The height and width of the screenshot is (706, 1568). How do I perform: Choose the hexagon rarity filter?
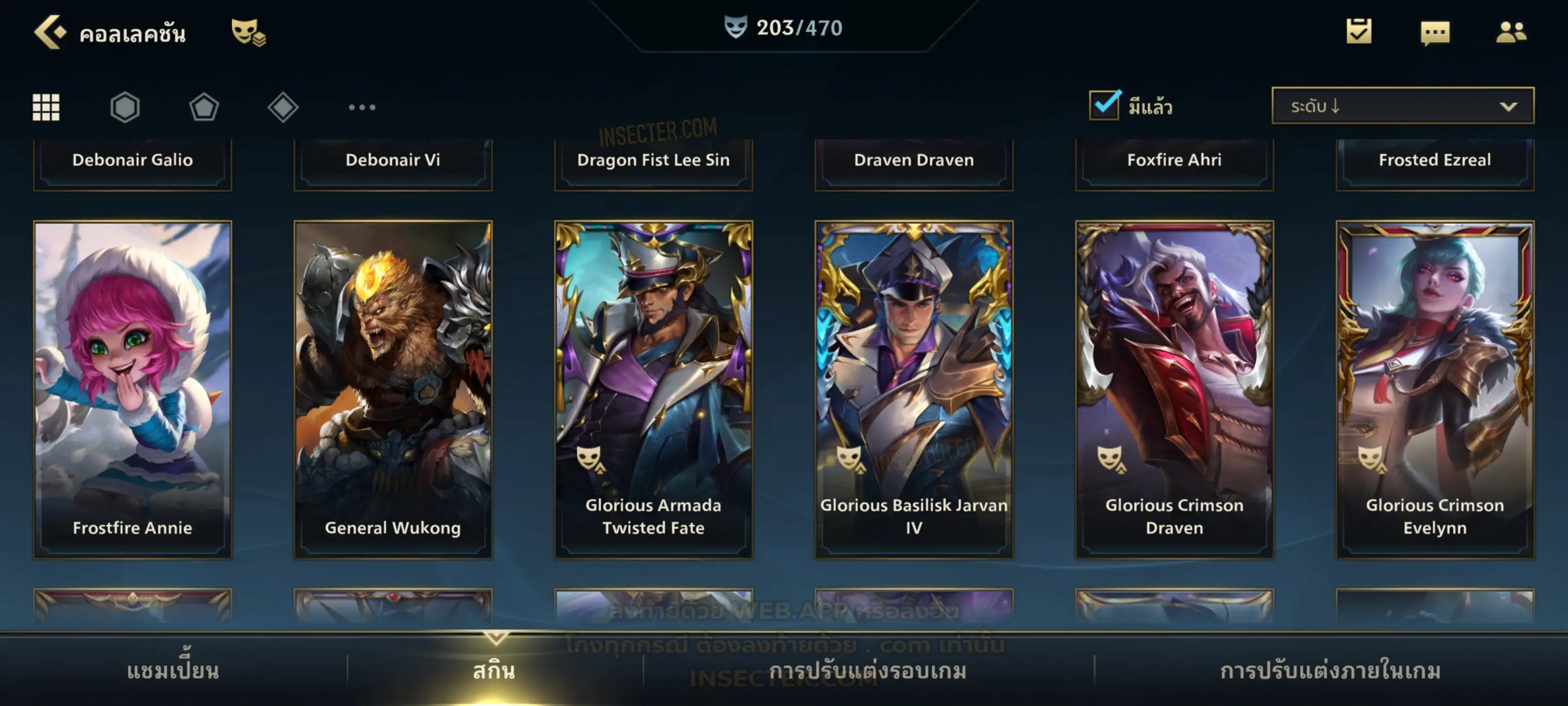[125, 107]
